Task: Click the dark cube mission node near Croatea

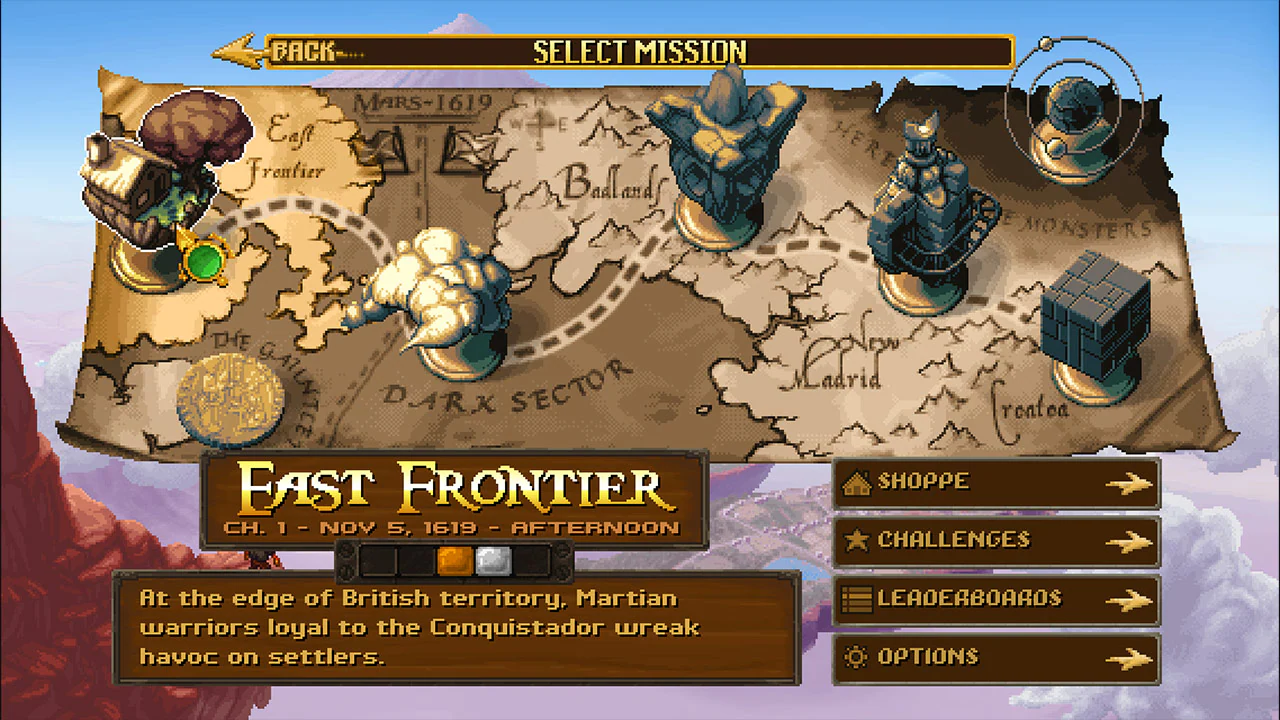Action: [1095, 310]
